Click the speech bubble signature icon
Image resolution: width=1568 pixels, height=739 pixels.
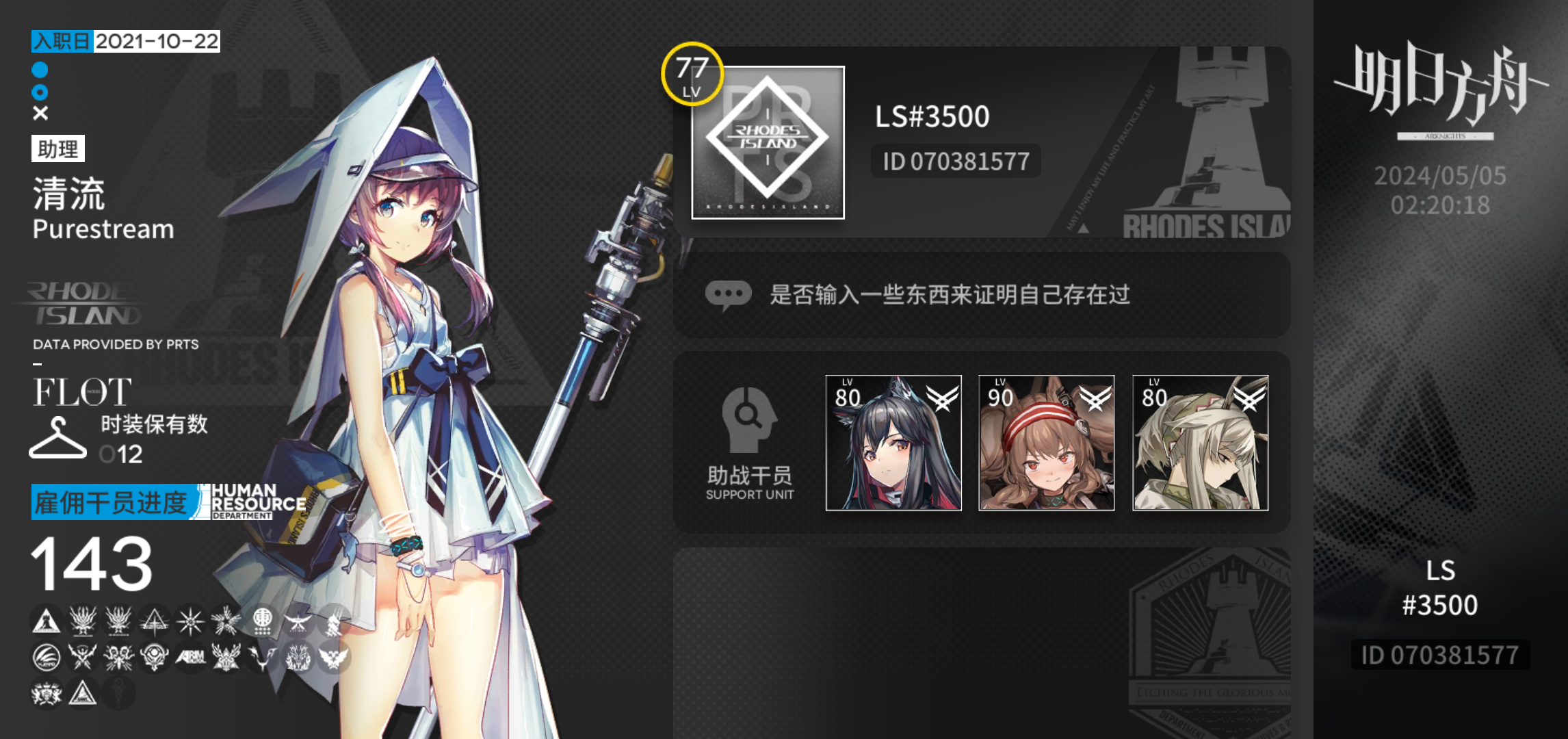coord(729,294)
